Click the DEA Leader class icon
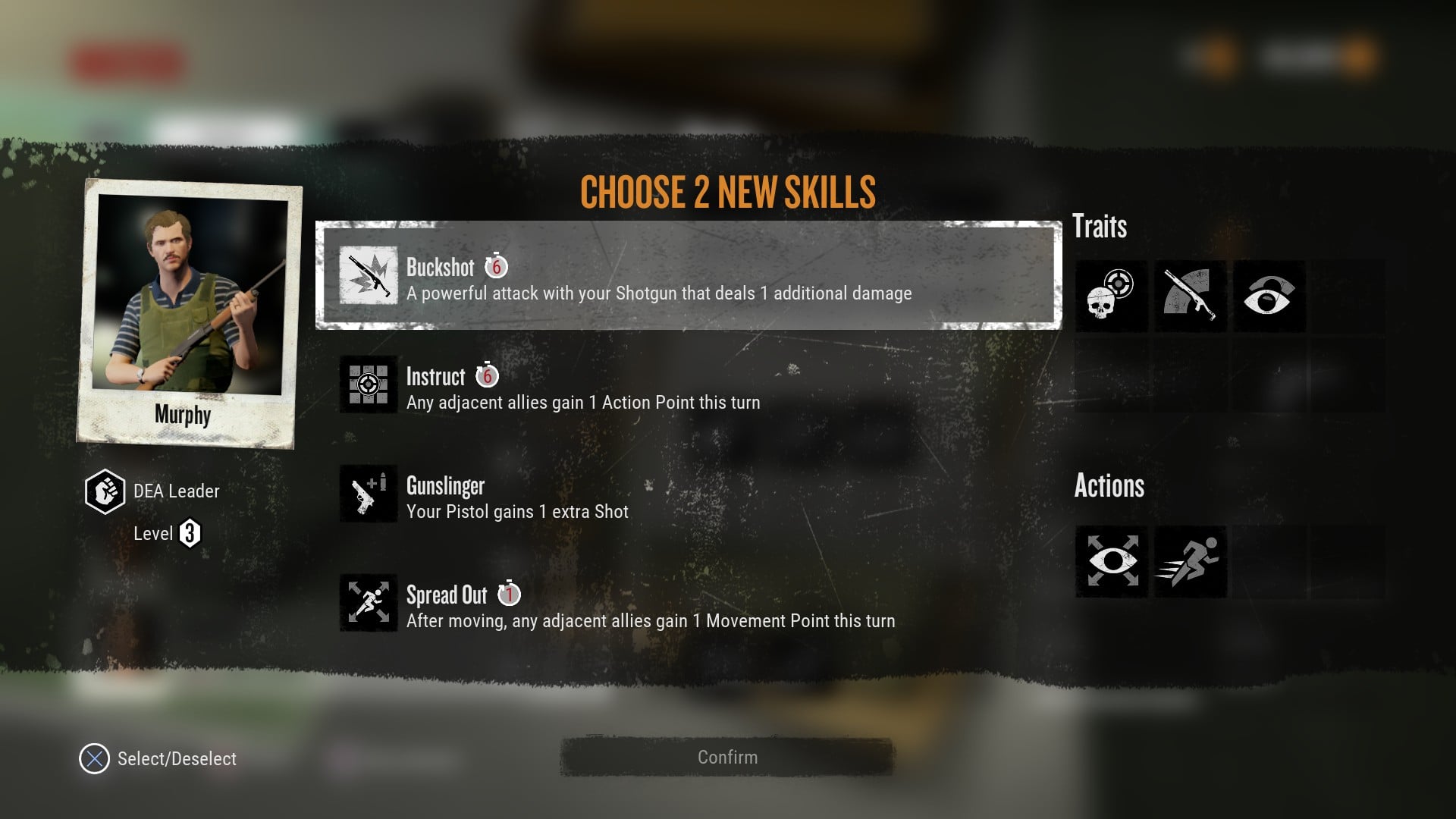This screenshot has height=819, width=1456. pos(105,491)
